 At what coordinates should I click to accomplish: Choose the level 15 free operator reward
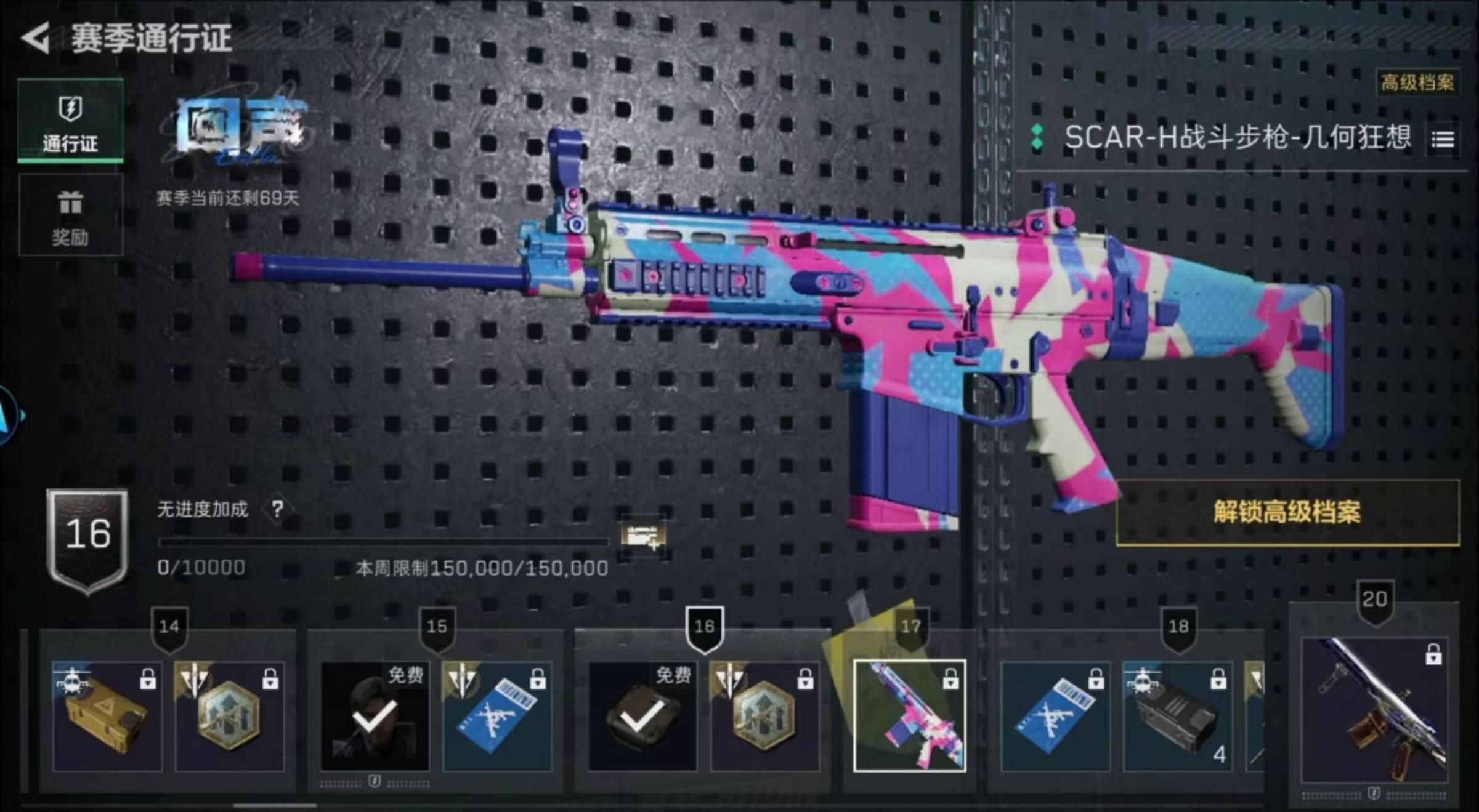tap(375, 716)
